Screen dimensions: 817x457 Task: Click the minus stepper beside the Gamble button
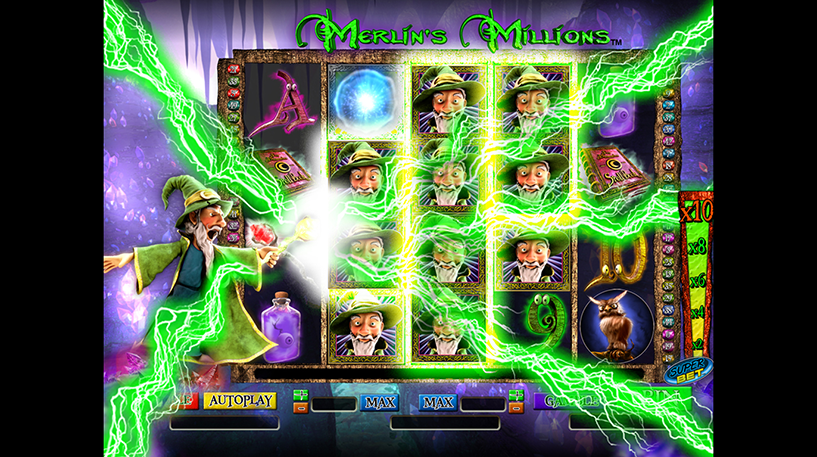click(517, 407)
